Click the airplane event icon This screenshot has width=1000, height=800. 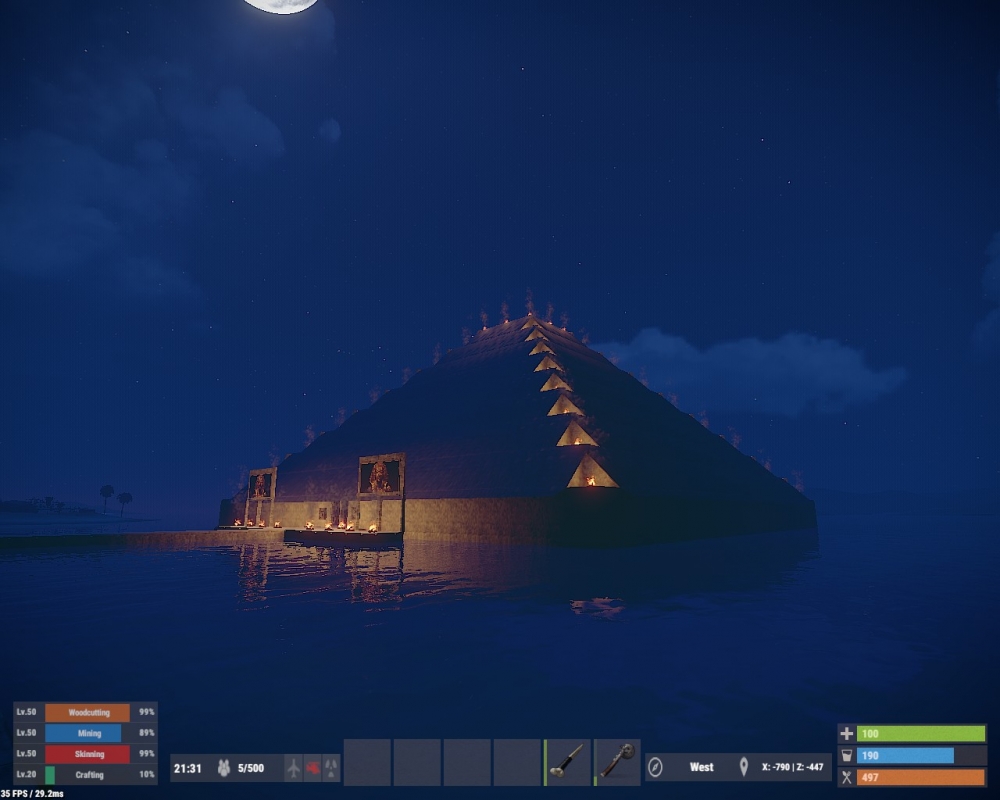(293, 768)
